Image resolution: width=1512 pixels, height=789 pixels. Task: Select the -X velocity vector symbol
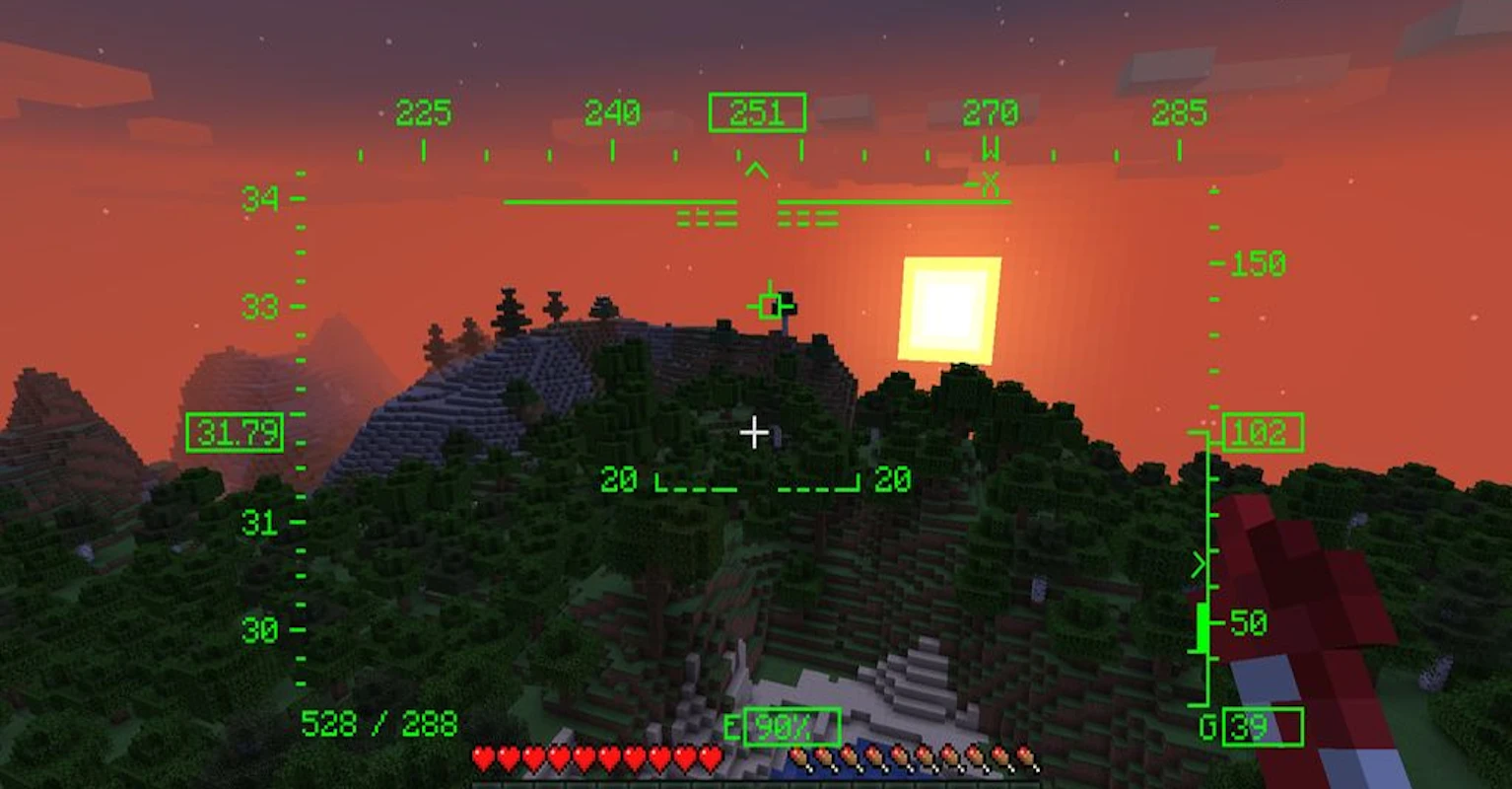(x=989, y=182)
